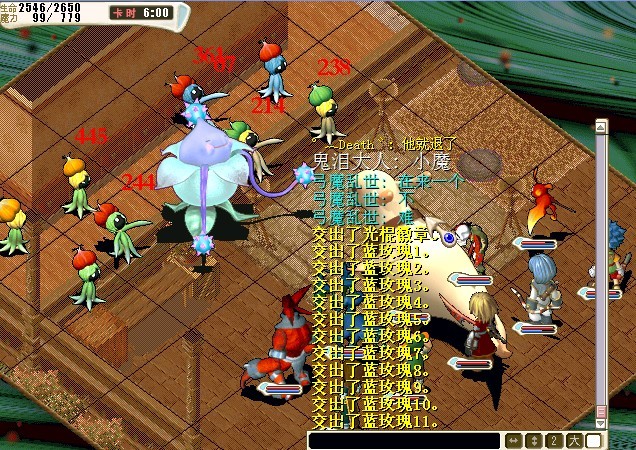Click the pink chat scrollbar thumb
636x450 pixels.
pyautogui.click(x=601, y=410)
